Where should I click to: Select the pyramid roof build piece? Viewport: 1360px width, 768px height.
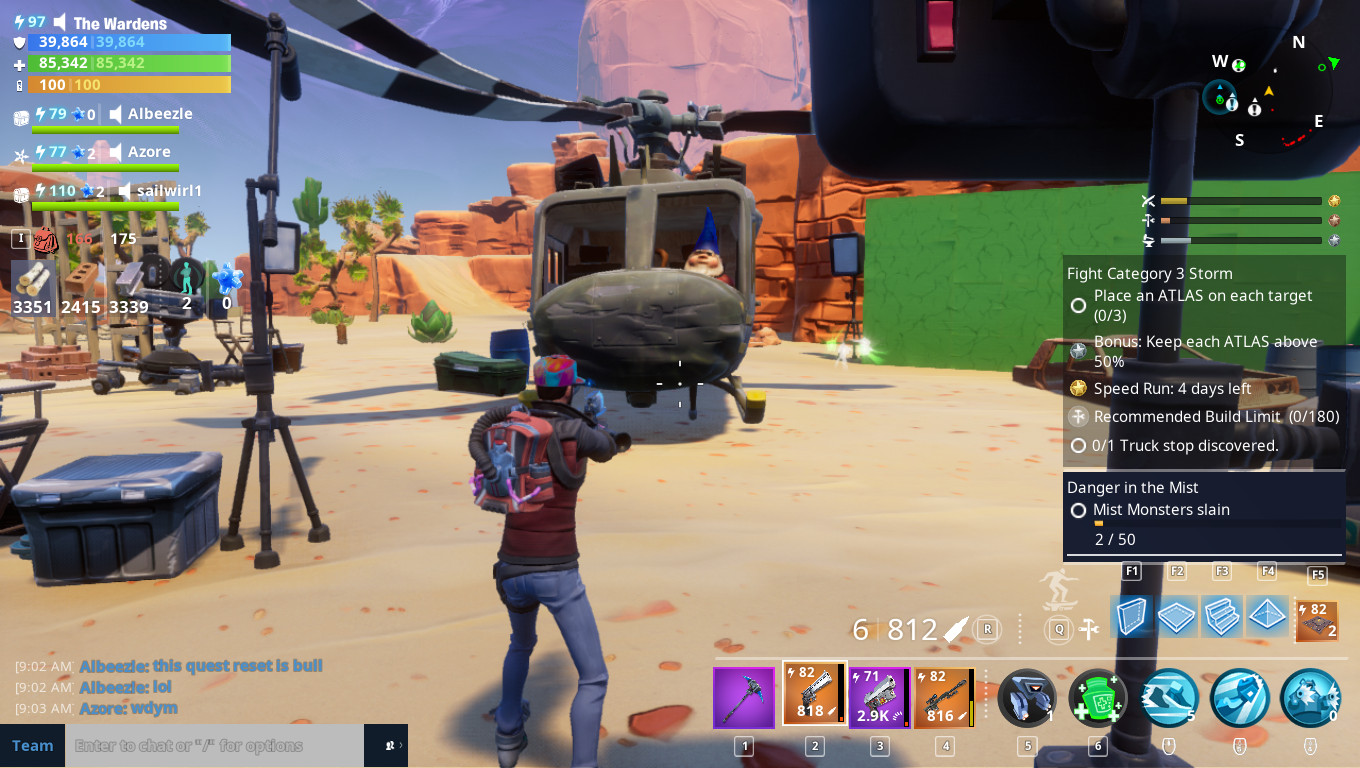(1266, 617)
